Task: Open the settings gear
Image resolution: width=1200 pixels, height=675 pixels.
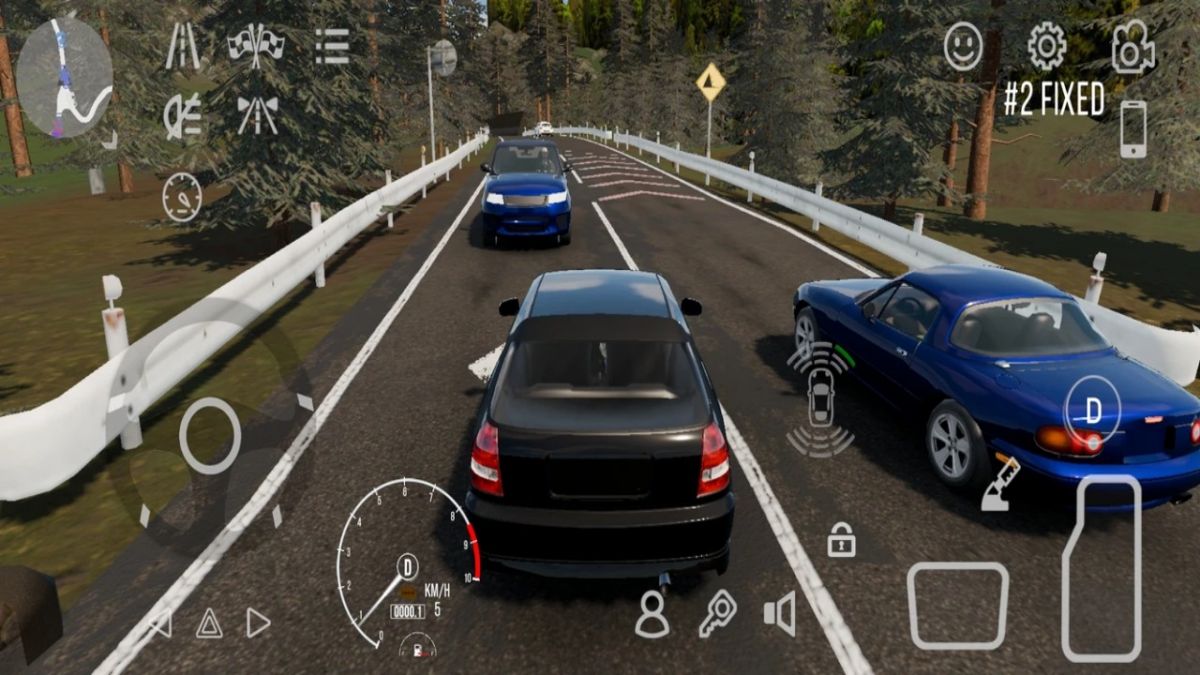Action: point(1046,46)
